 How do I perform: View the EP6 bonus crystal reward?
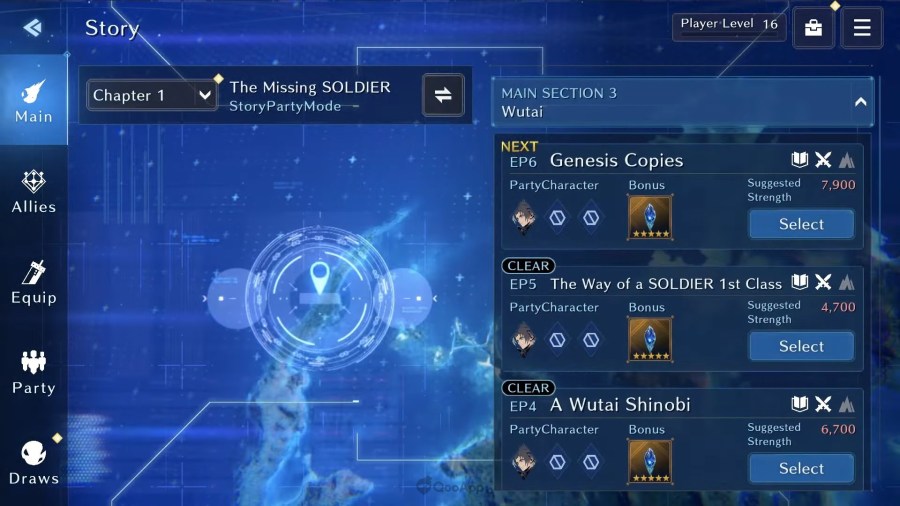point(650,217)
